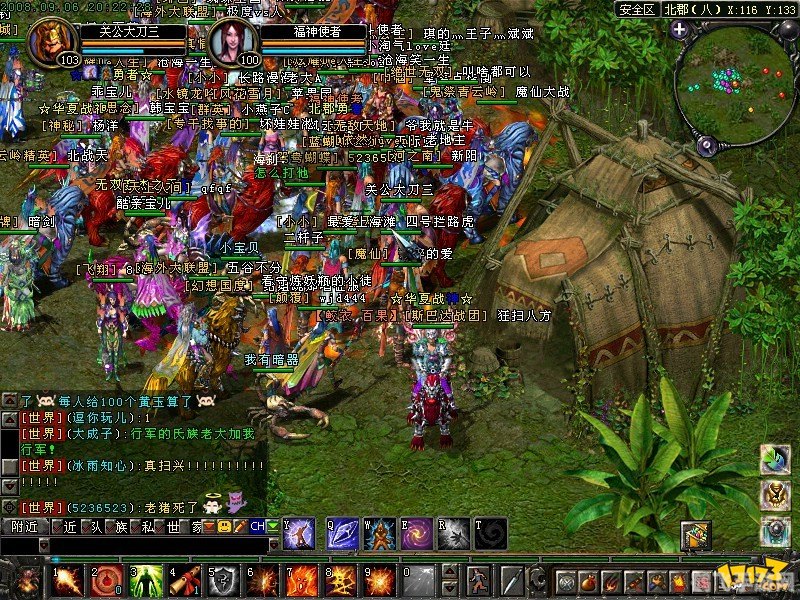Viewport: 800px width, 600px height.
Task: Activate the purple spiral skill on E
Action: tap(416, 534)
